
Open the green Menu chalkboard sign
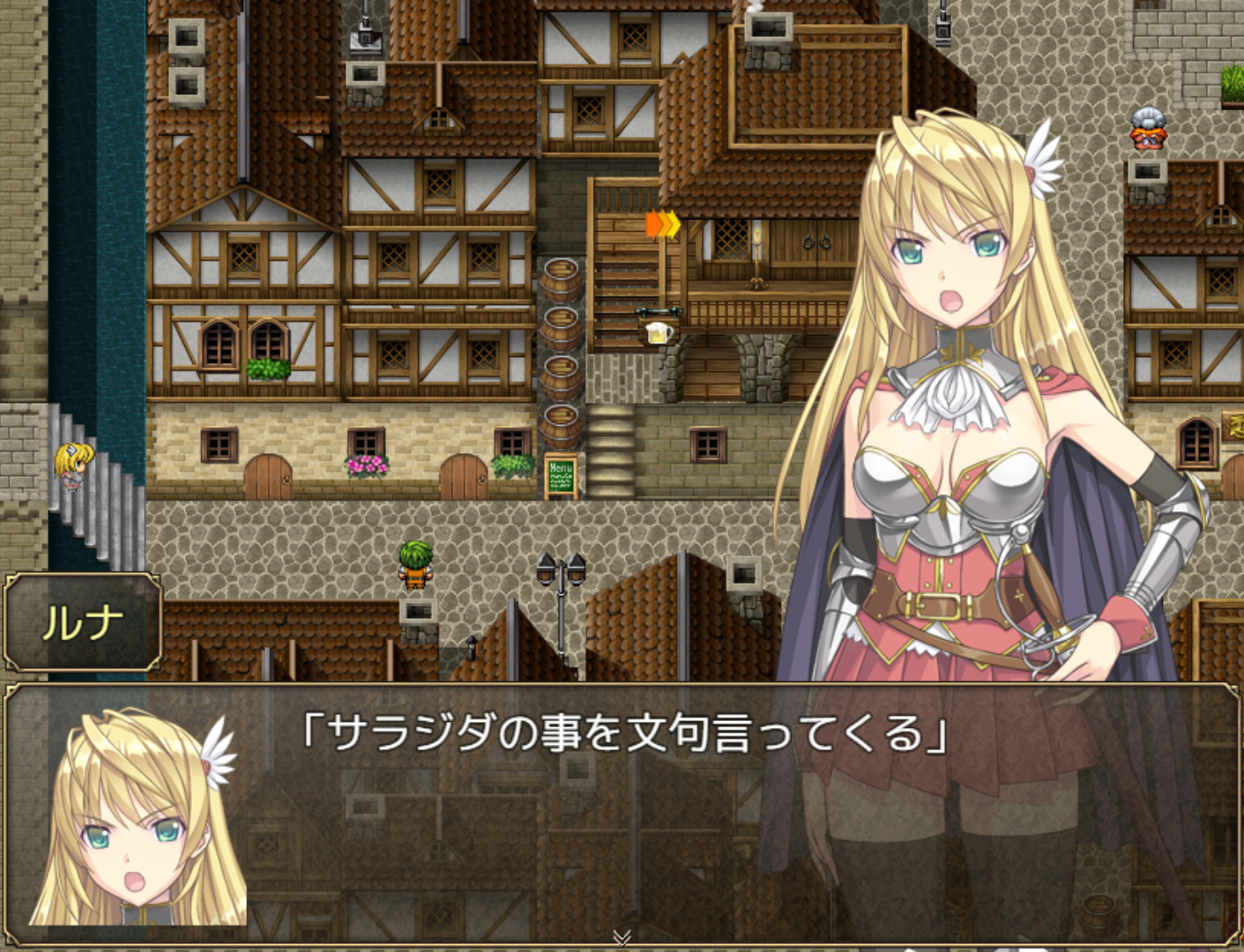coord(562,472)
